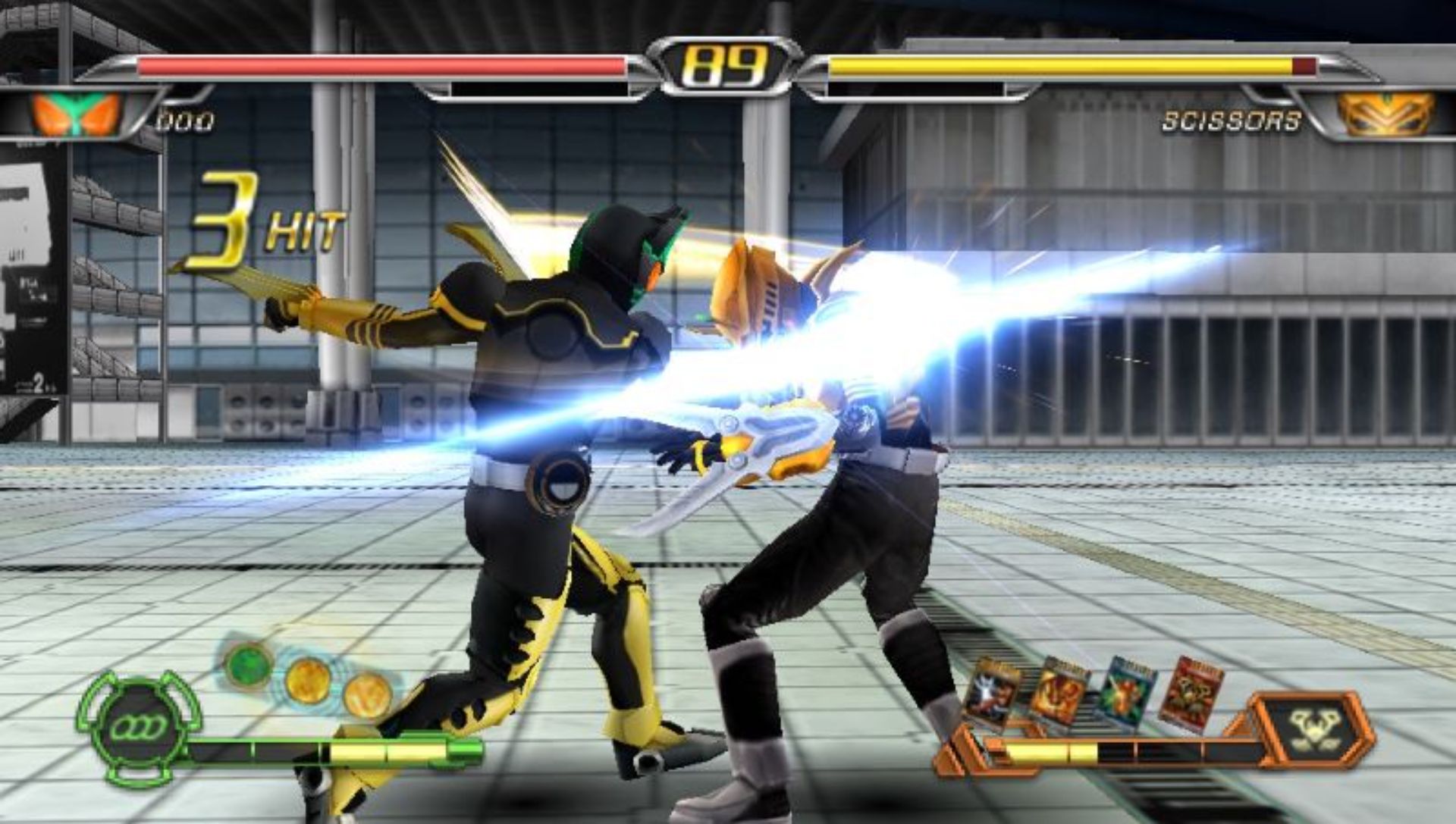The width and height of the screenshot is (1456, 824).
Task: Click the OOO mask portrait
Action: (77, 114)
